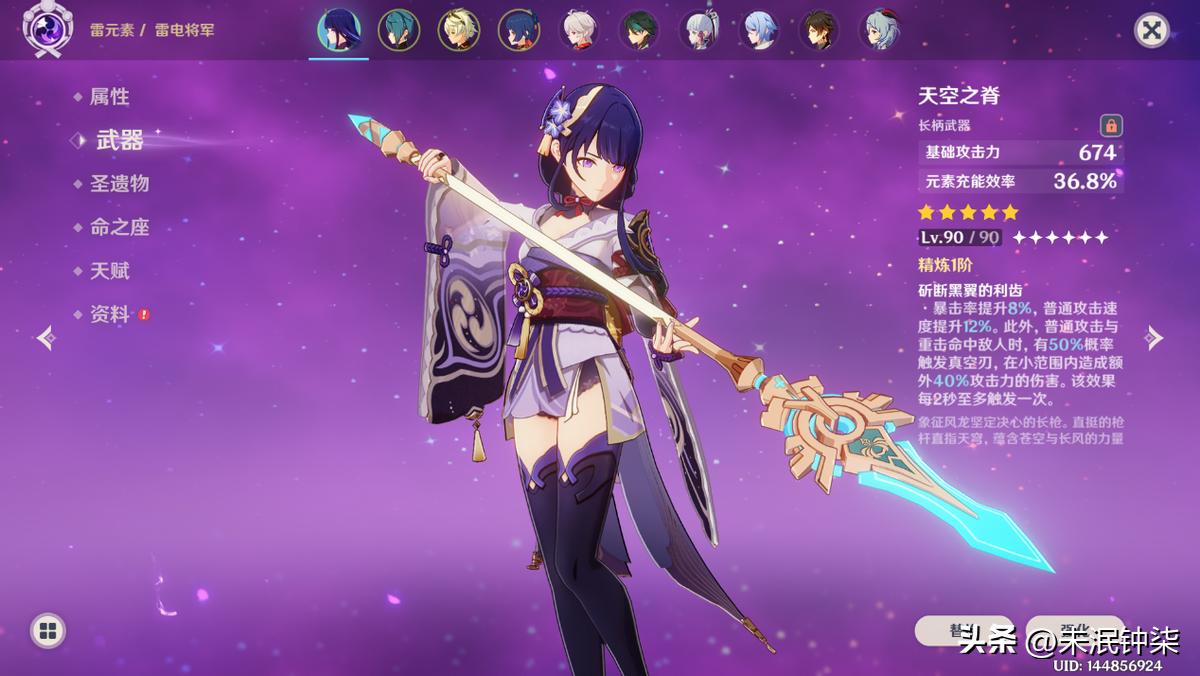Open the four-square grid icon in the bottom corner
Screen dimensions: 1200x676
(47, 630)
